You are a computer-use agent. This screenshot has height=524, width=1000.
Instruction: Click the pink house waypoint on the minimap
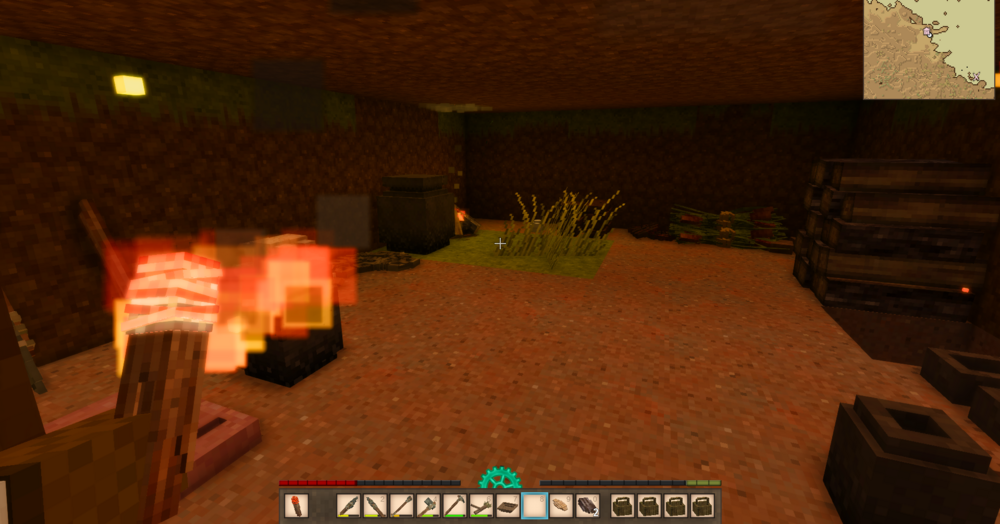point(928,32)
